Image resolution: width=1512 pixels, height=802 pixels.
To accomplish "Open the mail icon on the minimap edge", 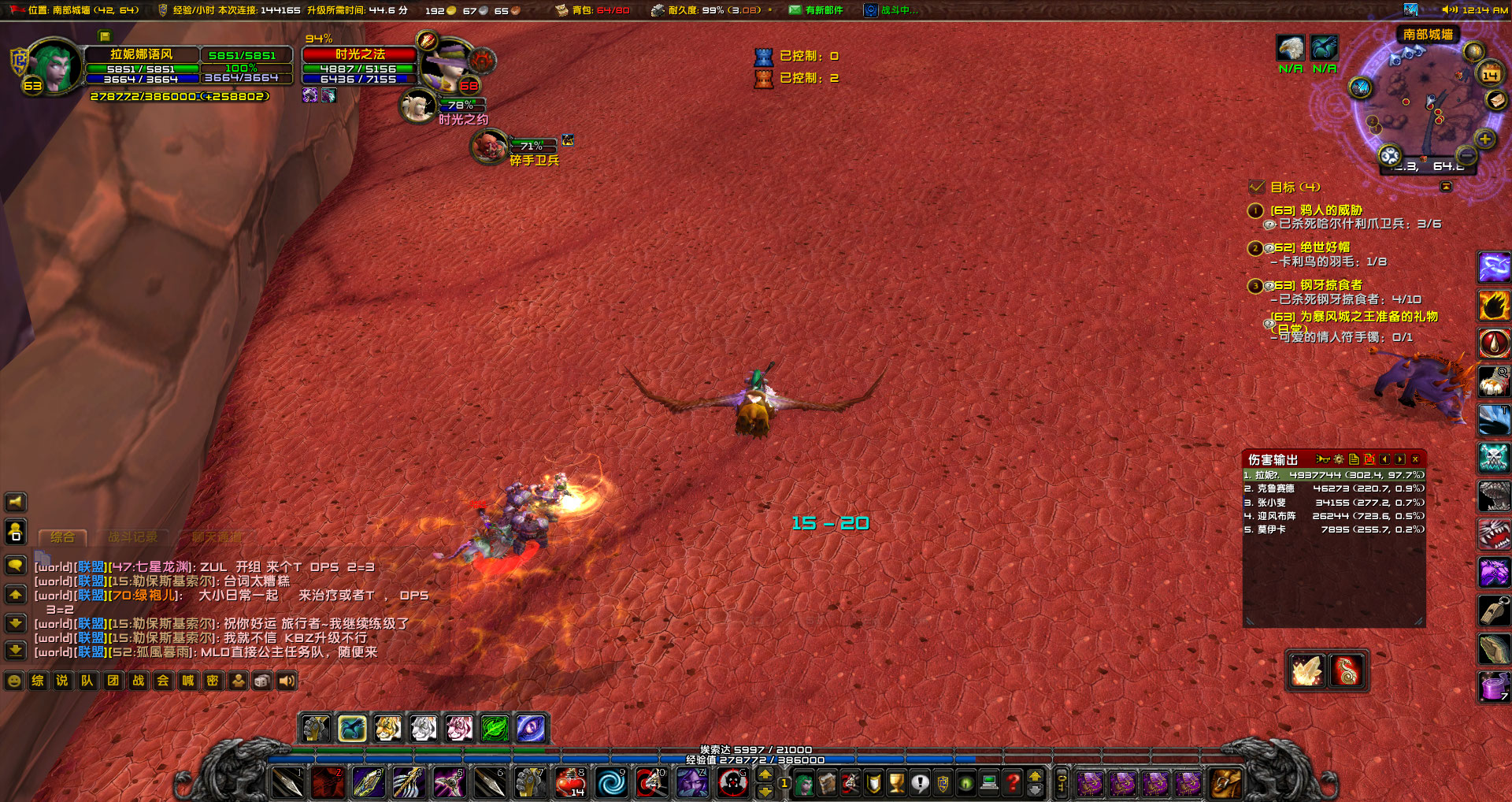I will point(1495,101).
